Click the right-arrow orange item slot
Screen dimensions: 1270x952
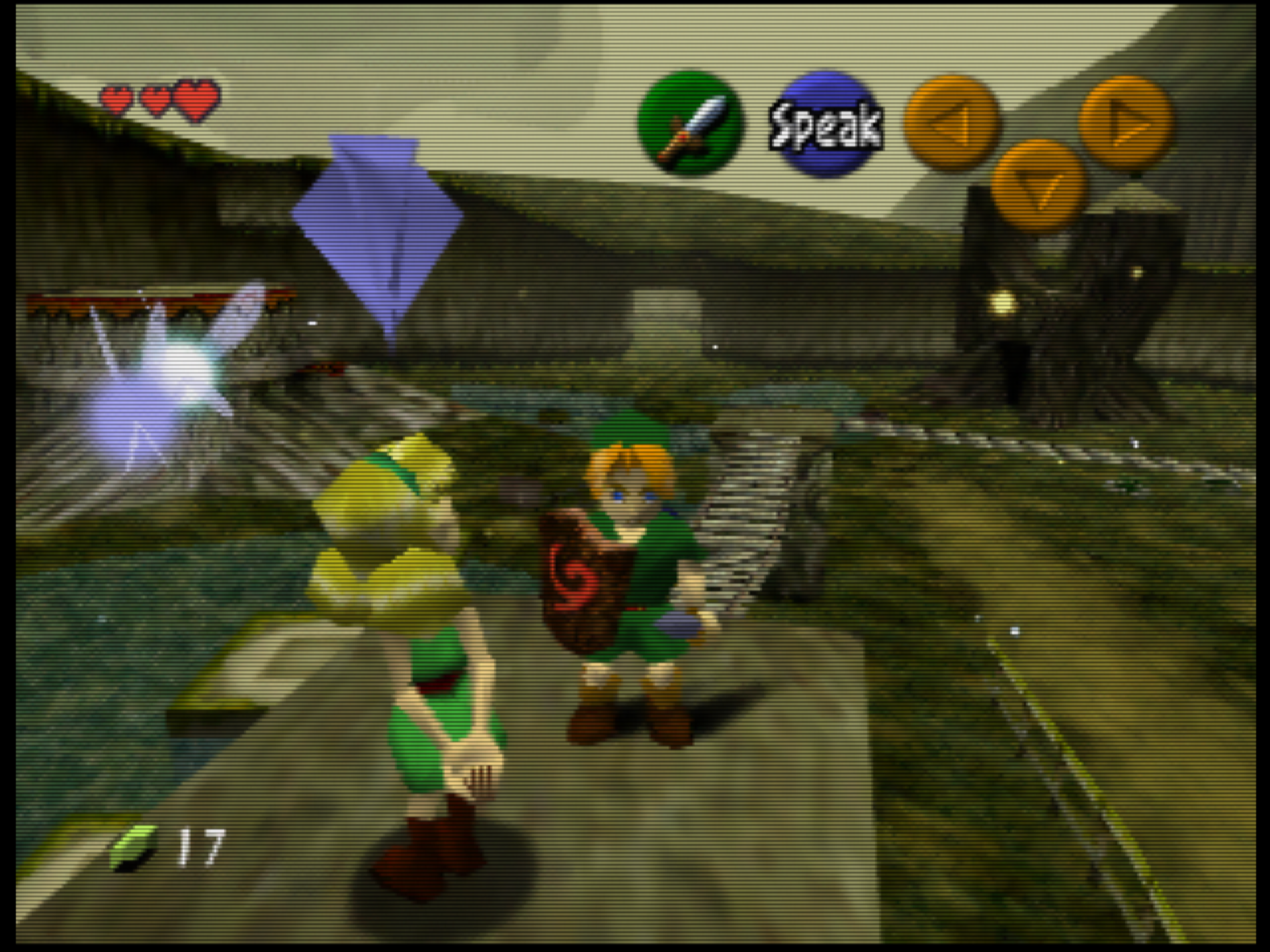tap(1126, 124)
